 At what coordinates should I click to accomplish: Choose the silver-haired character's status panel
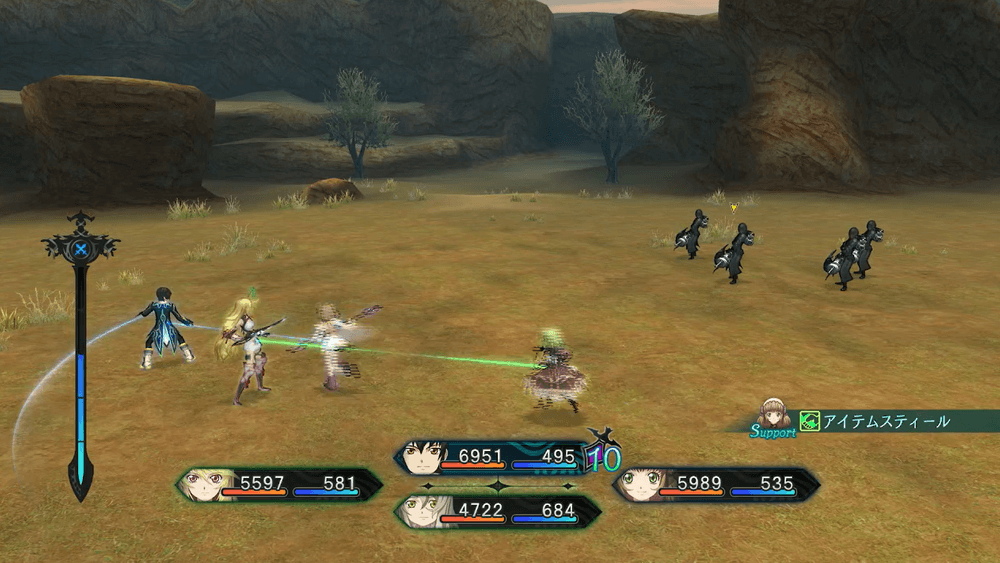[x=497, y=511]
